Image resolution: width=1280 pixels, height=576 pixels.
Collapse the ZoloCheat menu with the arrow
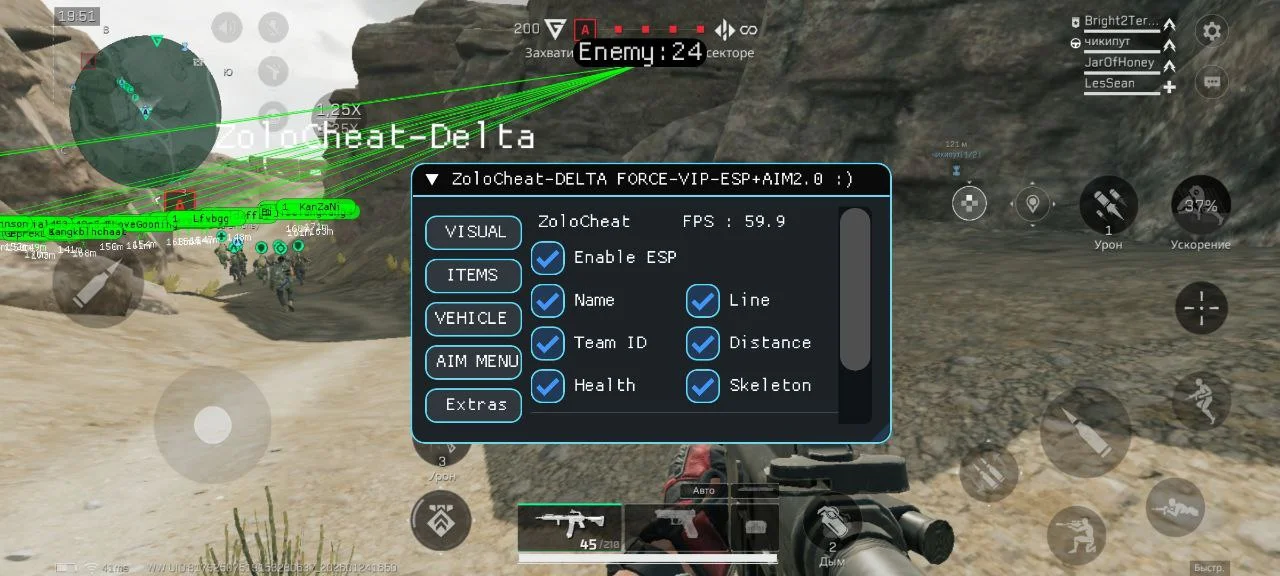(x=432, y=180)
